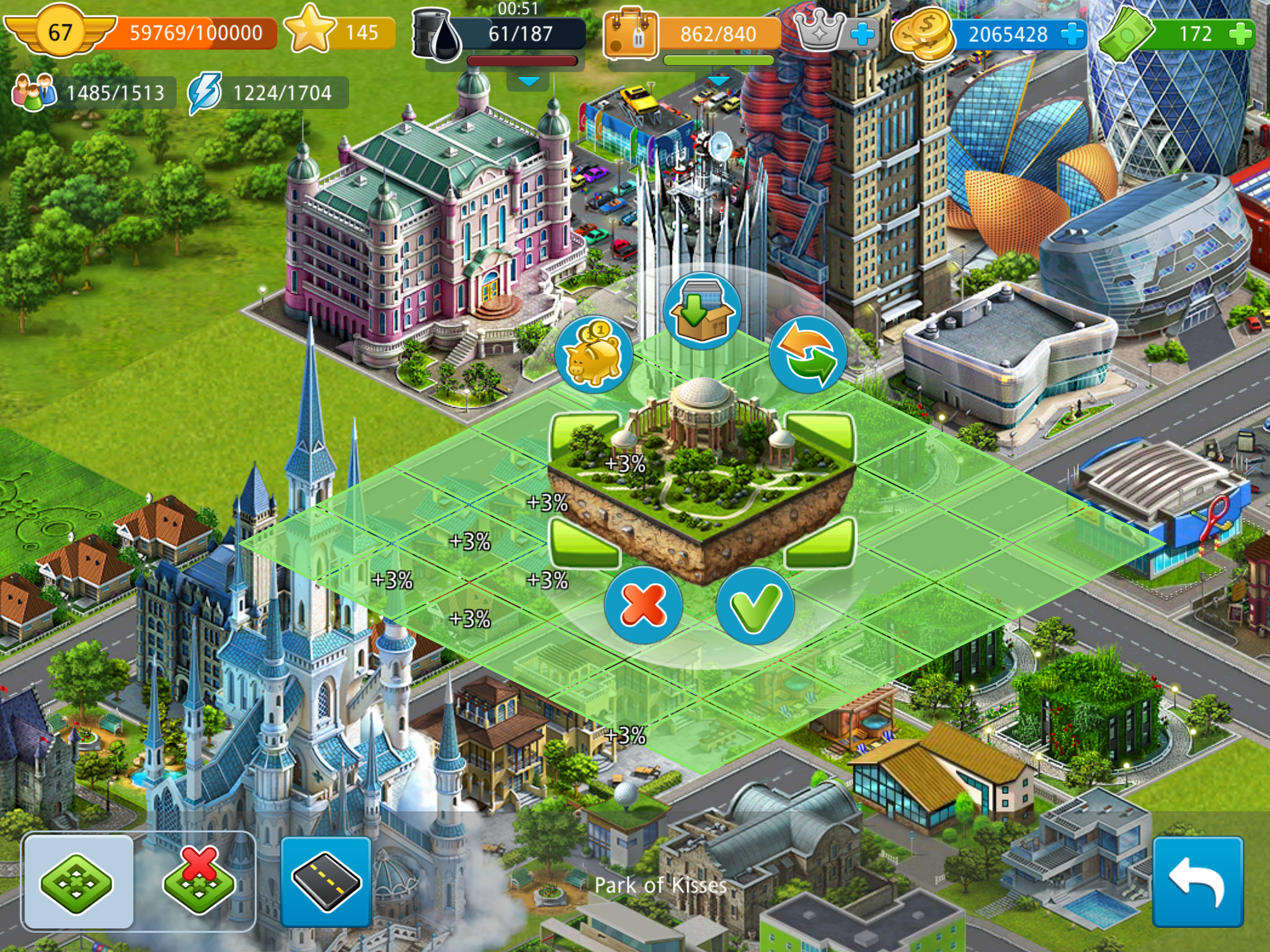Screen dimensions: 1270x952
Task: Open the level 67 badge
Action: click(60, 32)
